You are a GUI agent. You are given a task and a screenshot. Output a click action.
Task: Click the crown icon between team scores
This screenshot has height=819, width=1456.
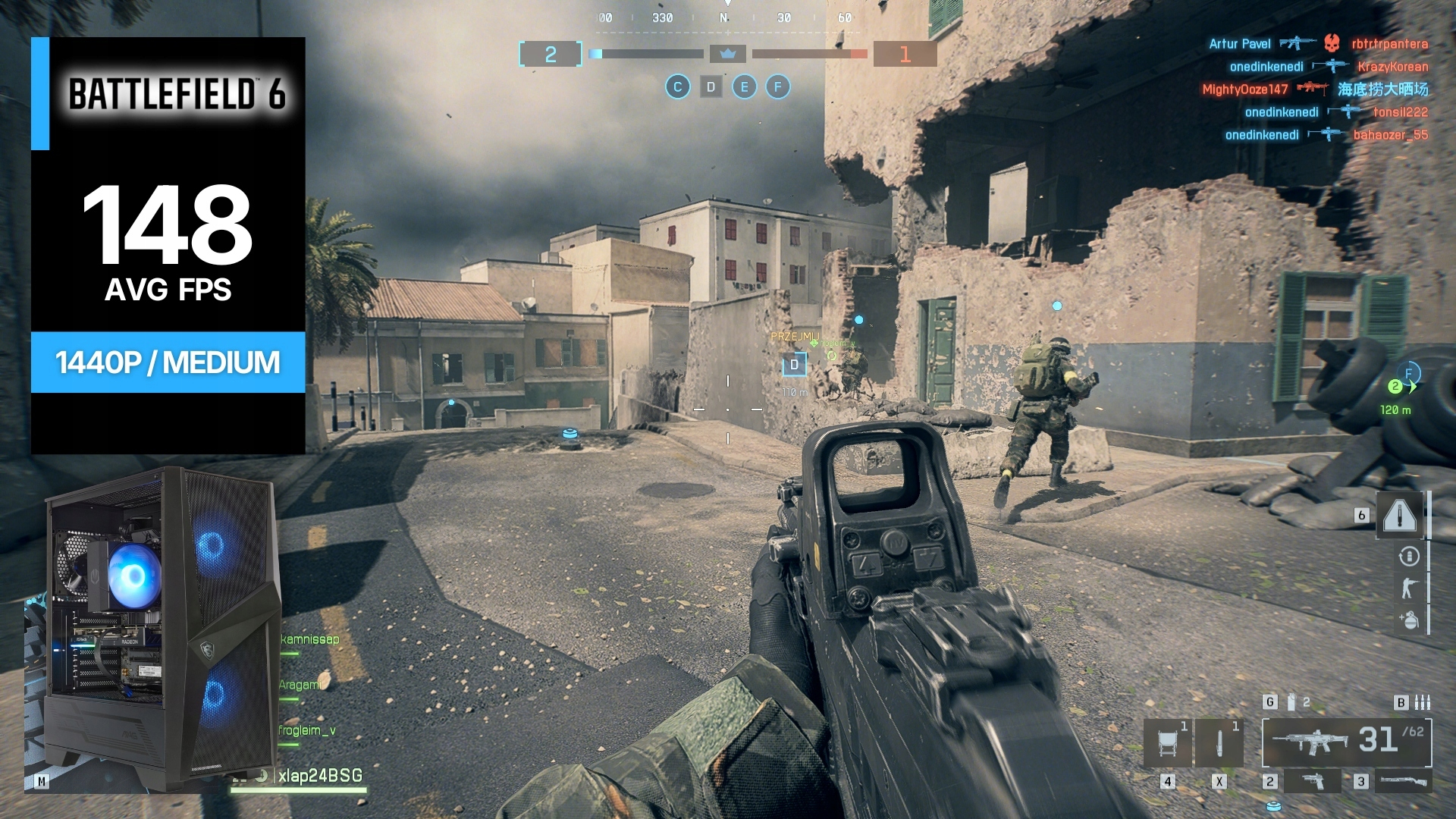728,54
